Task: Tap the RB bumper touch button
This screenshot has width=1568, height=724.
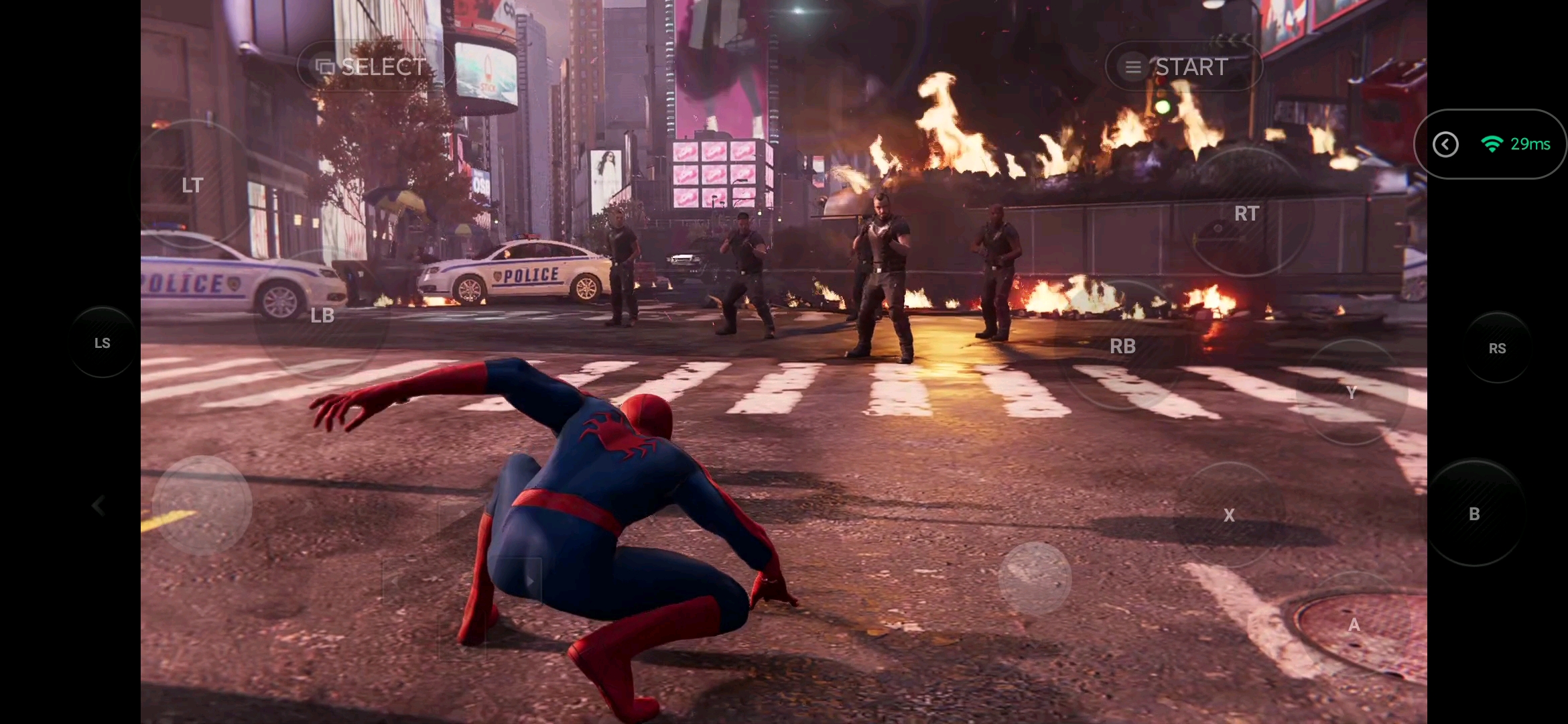Action: coord(1122,346)
